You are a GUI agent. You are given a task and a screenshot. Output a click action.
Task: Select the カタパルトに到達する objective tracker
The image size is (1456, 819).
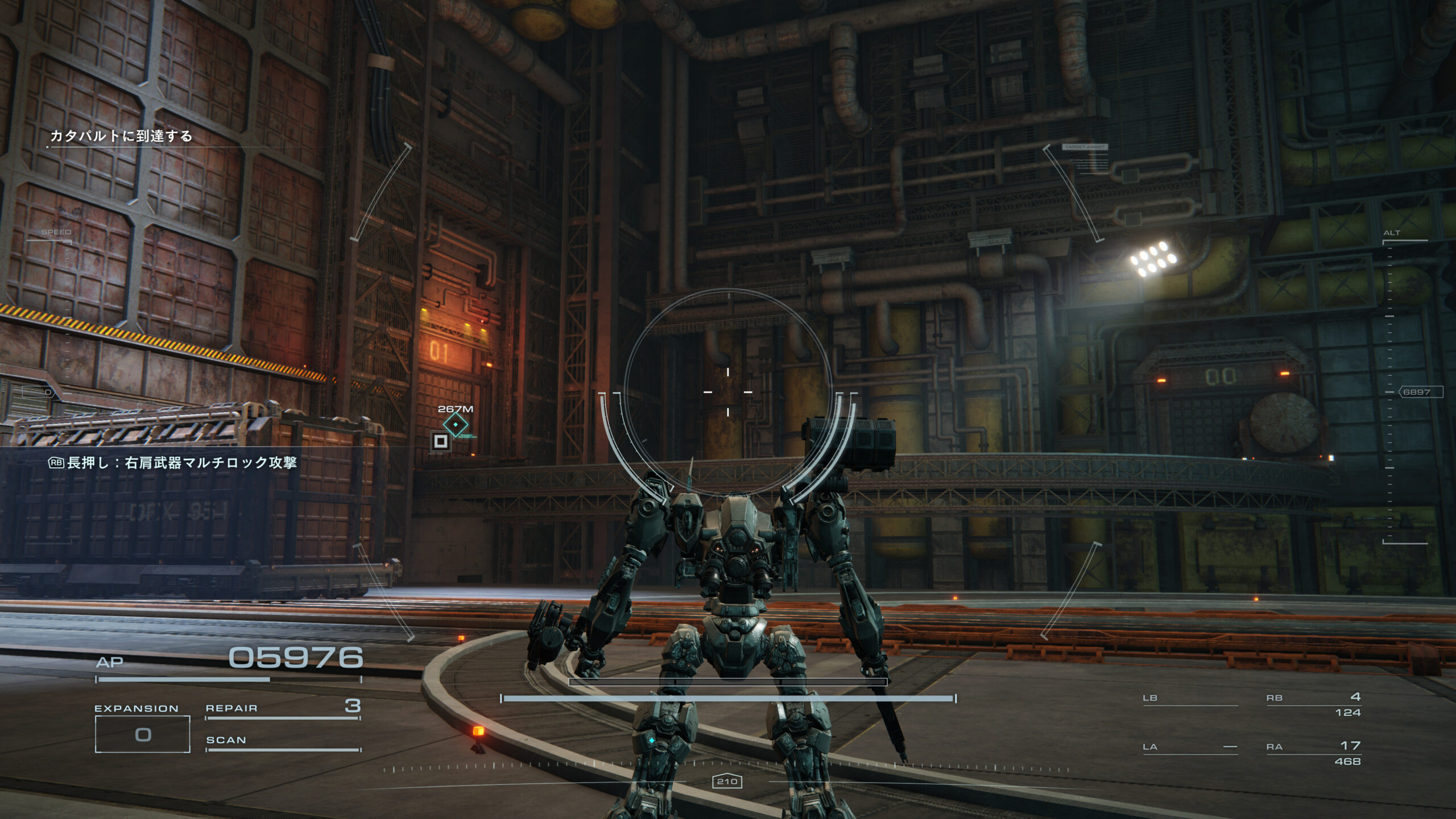click(121, 136)
